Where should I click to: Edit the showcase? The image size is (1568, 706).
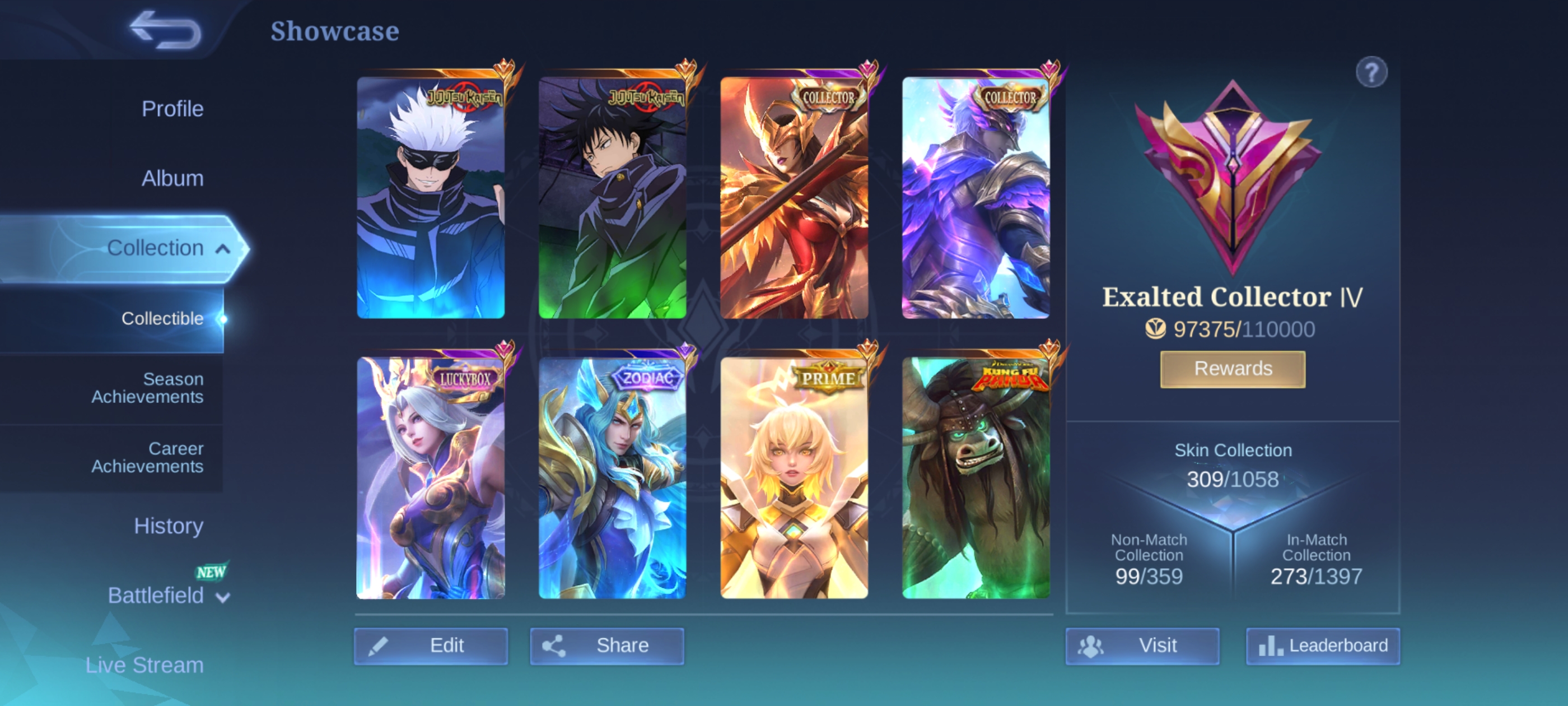430,645
